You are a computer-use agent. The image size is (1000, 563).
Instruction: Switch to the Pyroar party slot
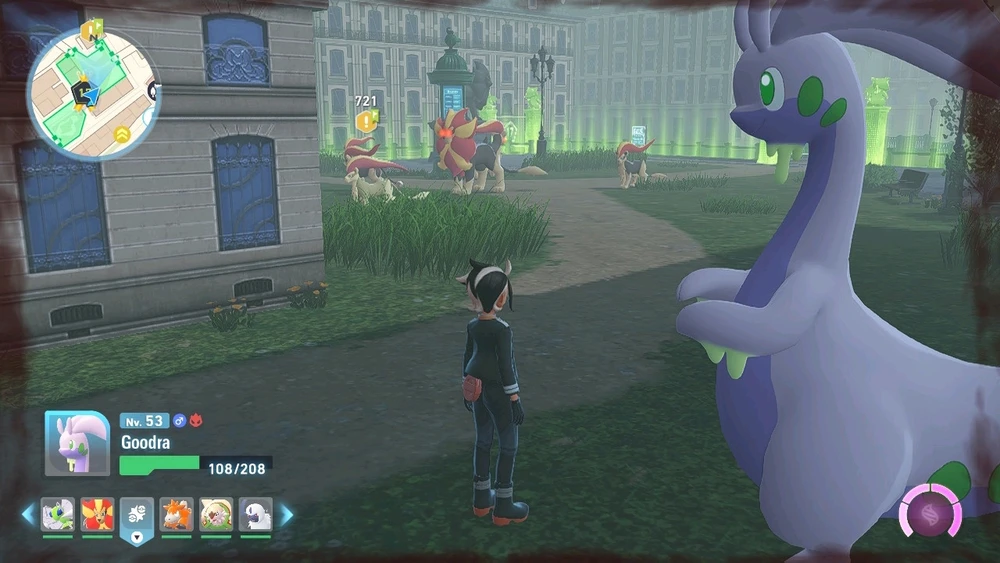[97, 515]
